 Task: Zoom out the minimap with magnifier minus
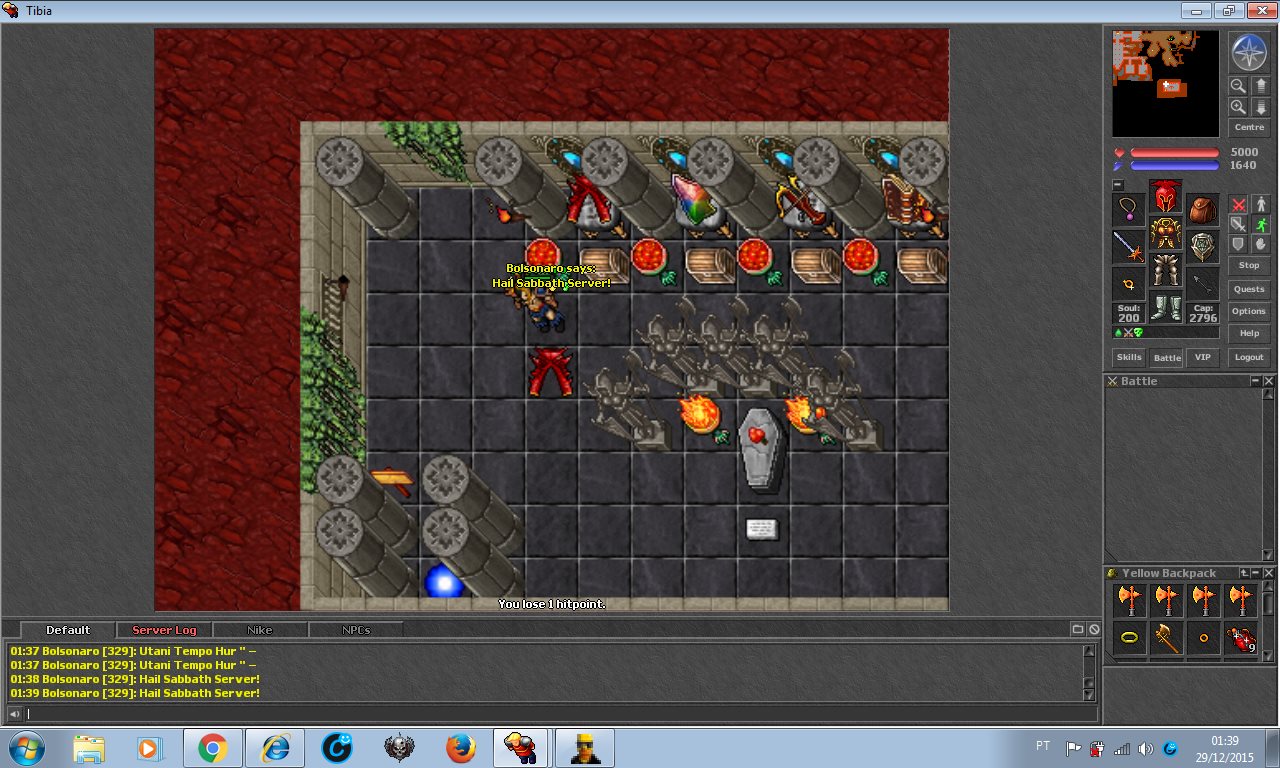[x=1238, y=86]
